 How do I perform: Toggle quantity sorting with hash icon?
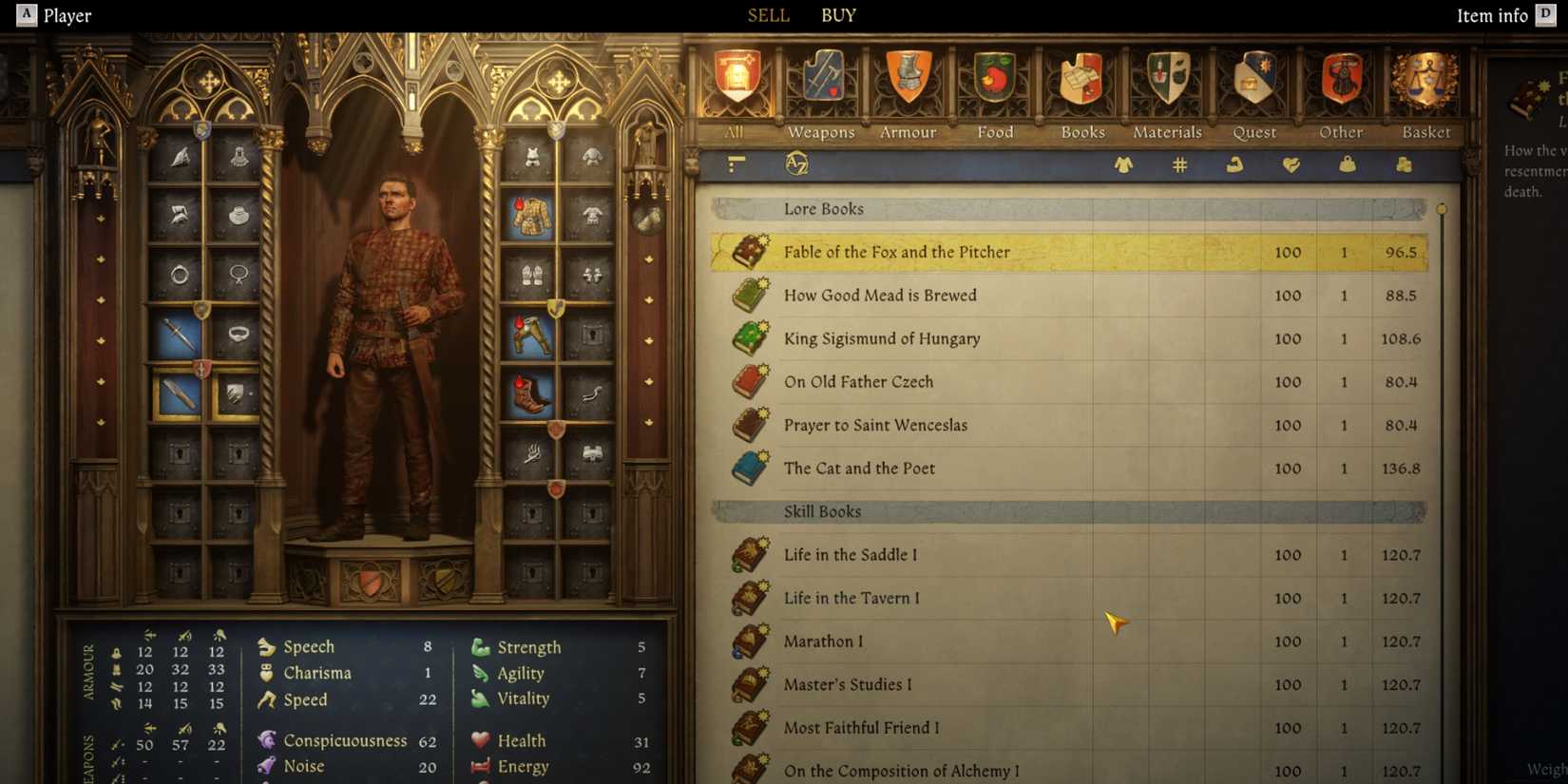tap(1178, 164)
